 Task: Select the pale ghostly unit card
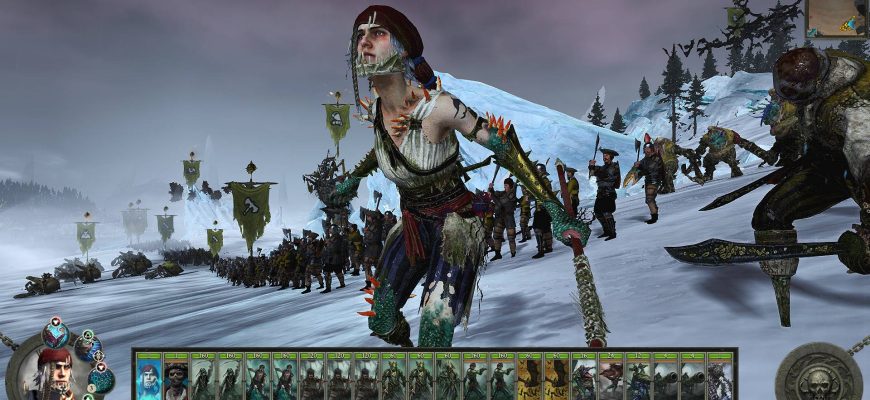pyautogui.click(x=720, y=381)
